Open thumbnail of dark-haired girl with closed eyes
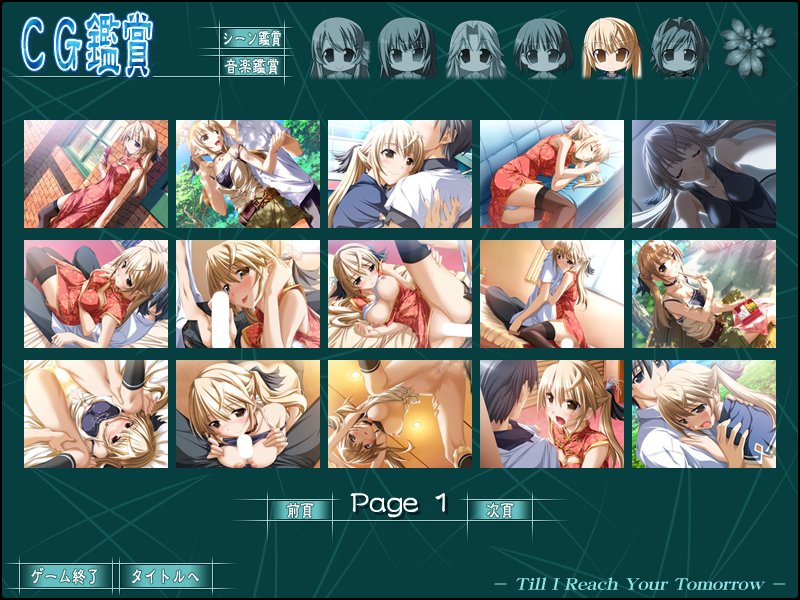The image size is (800, 600). tap(704, 174)
